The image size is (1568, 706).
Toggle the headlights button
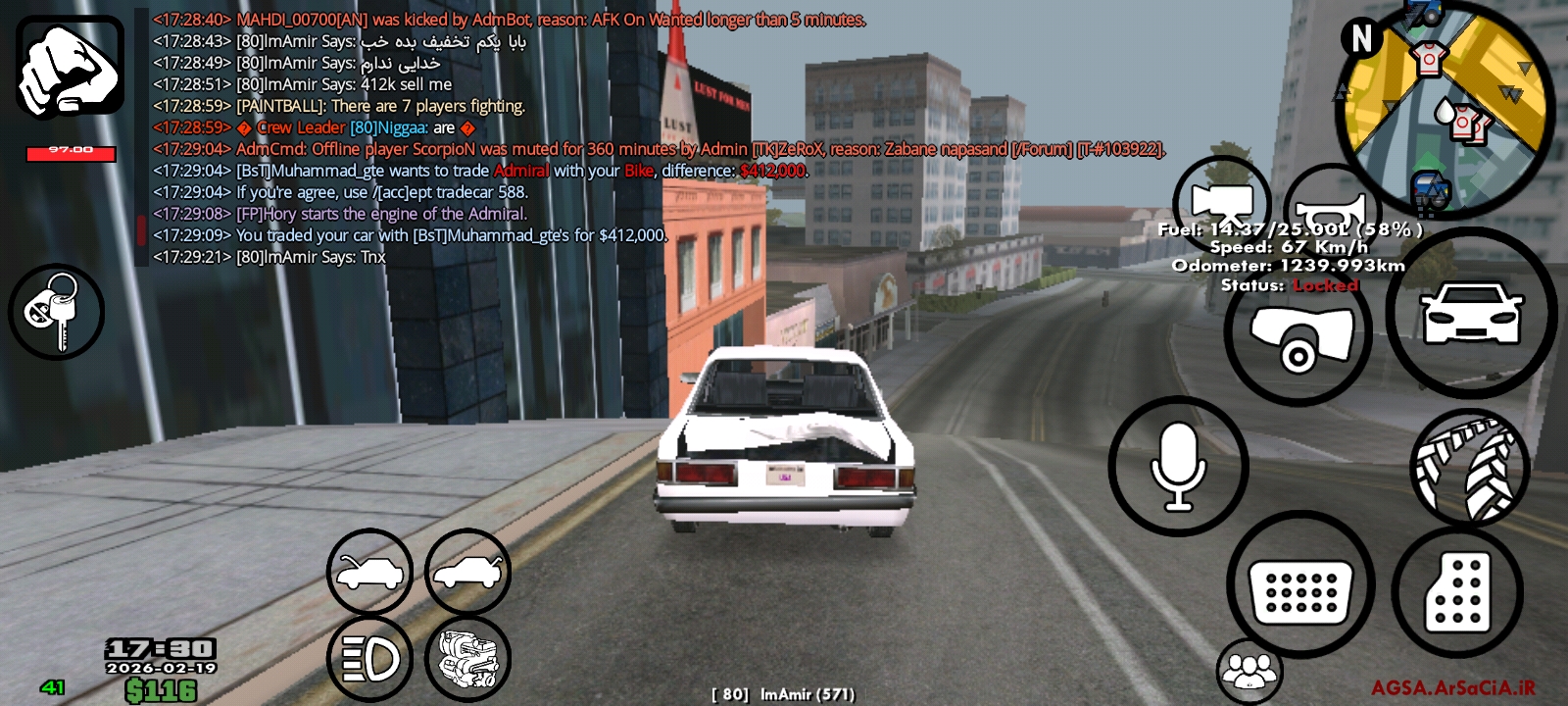[x=369, y=659]
